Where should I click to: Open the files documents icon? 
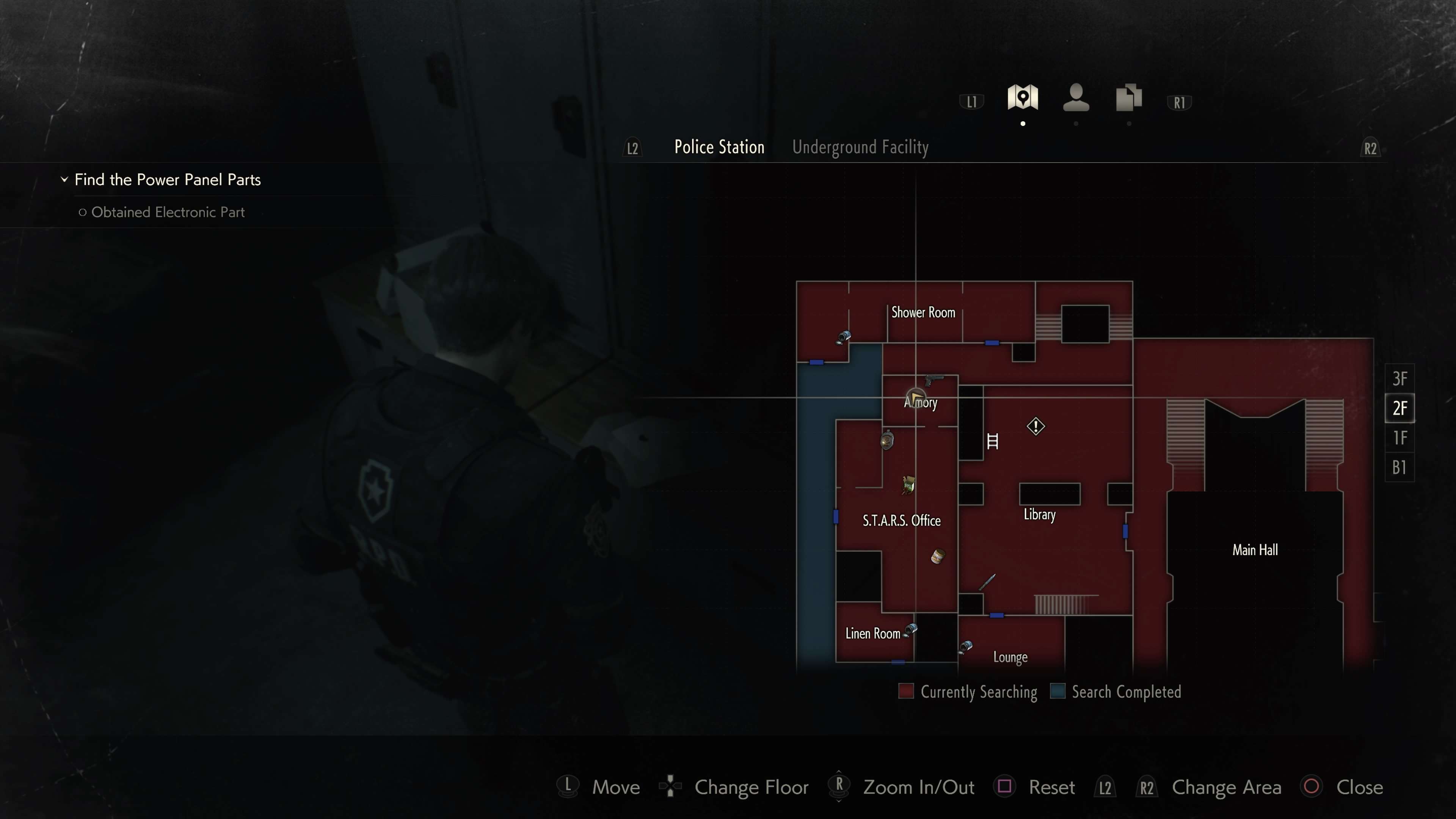point(1128,98)
